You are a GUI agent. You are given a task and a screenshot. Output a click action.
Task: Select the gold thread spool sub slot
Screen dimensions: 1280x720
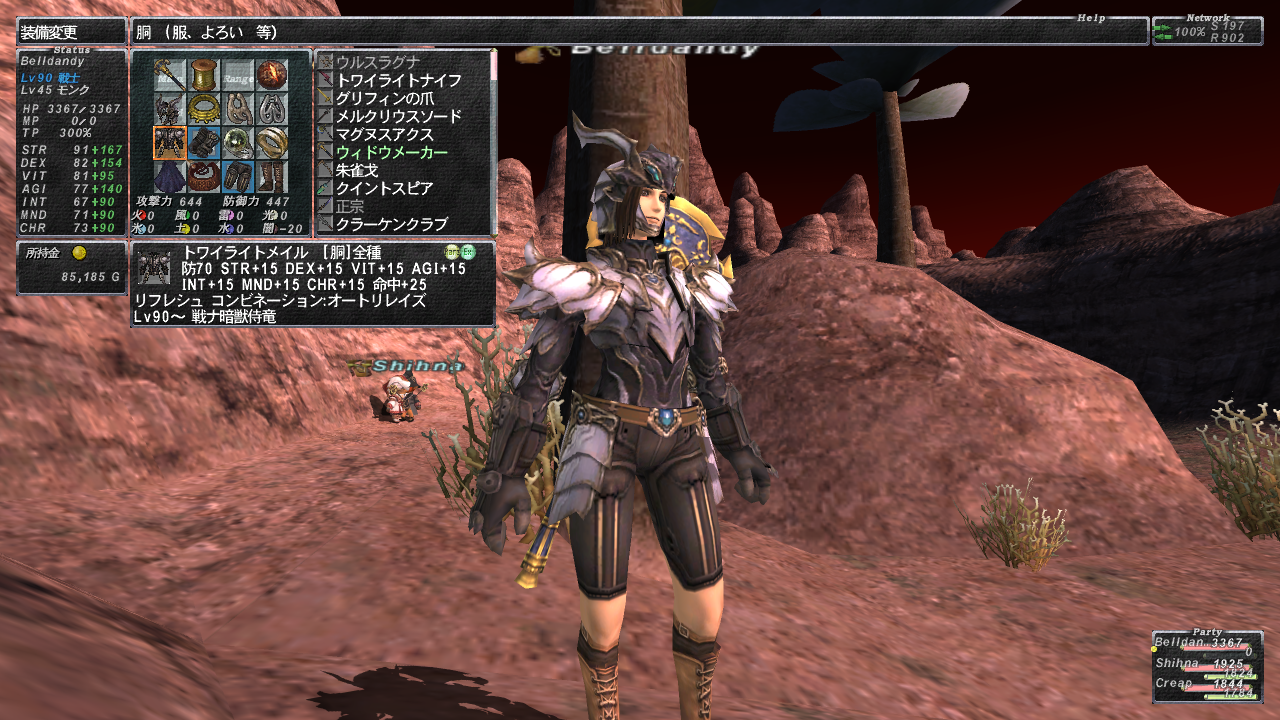coord(204,75)
